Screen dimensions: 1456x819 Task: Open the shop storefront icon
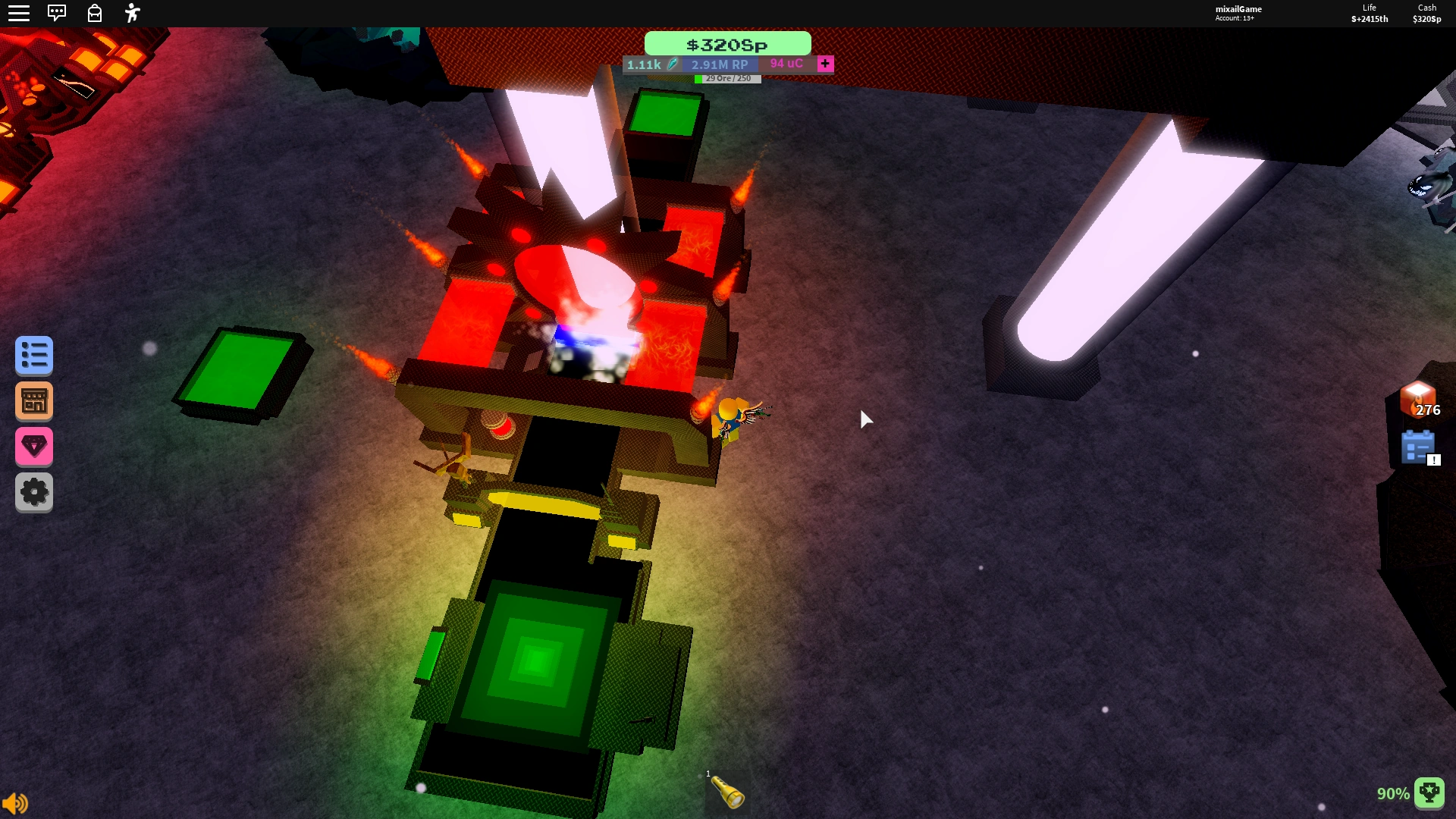point(33,400)
